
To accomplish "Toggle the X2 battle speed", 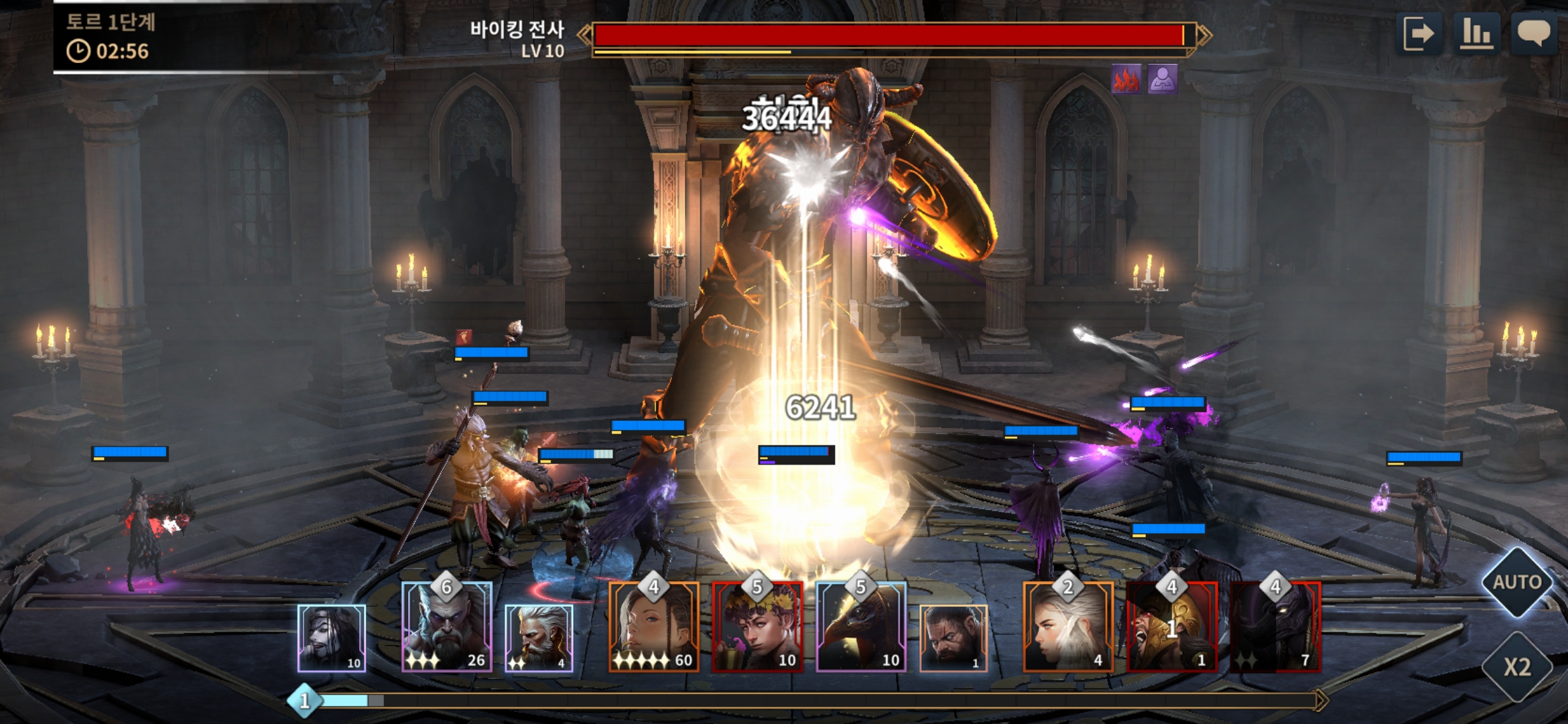I will tap(1516, 667).
